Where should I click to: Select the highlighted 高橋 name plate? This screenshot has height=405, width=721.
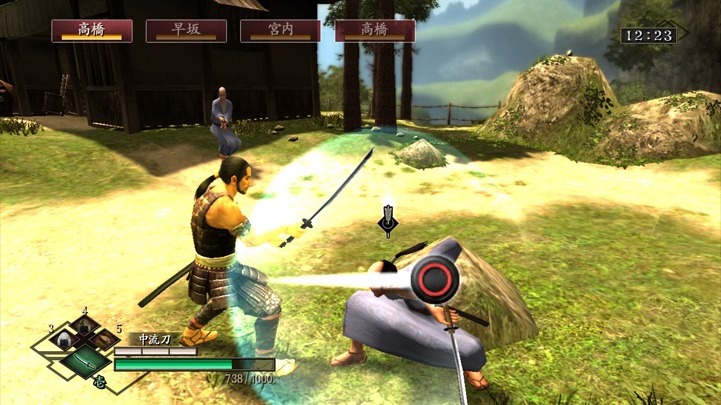pos(92,30)
